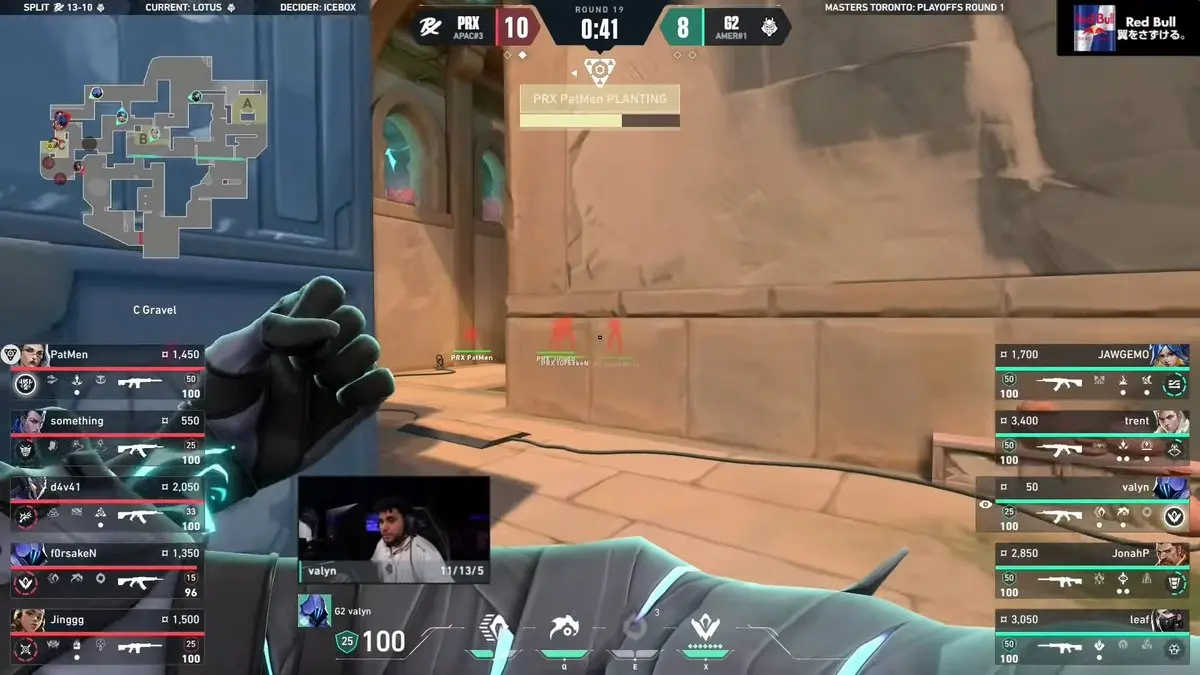Select PatMen's player row
Viewport: 1200px width, 675px height.
click(106, 368)
